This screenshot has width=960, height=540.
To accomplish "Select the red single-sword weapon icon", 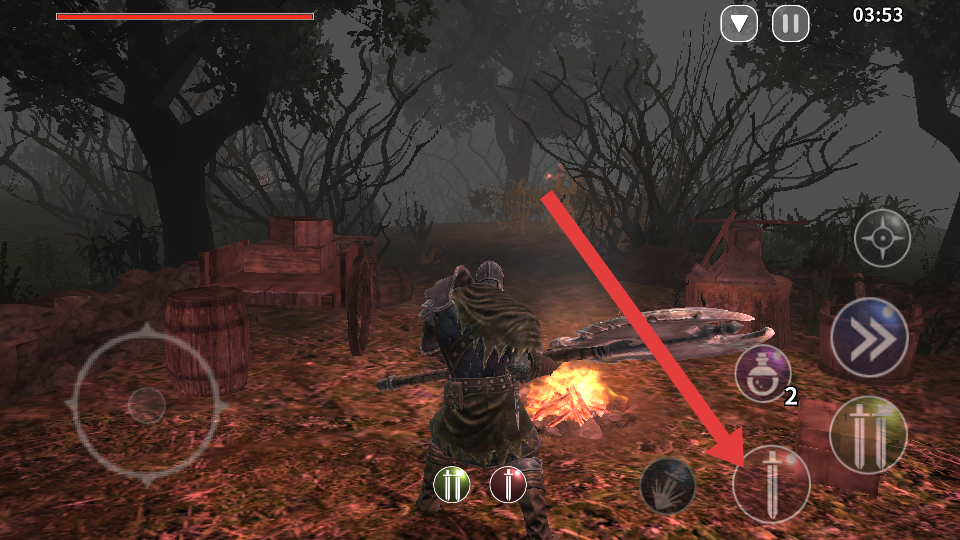I will [x=508, y=485].
